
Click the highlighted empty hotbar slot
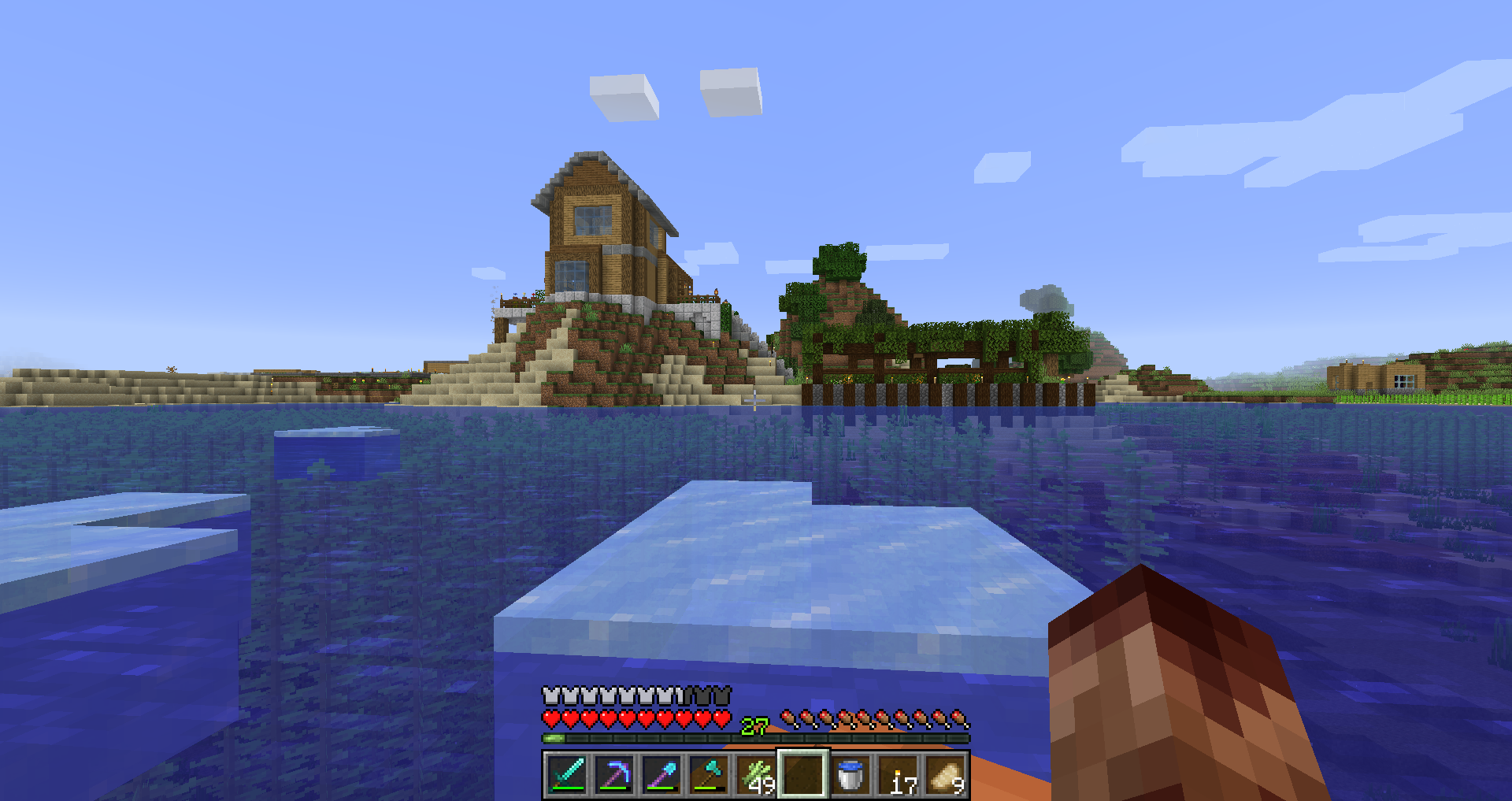coord(802,775)
